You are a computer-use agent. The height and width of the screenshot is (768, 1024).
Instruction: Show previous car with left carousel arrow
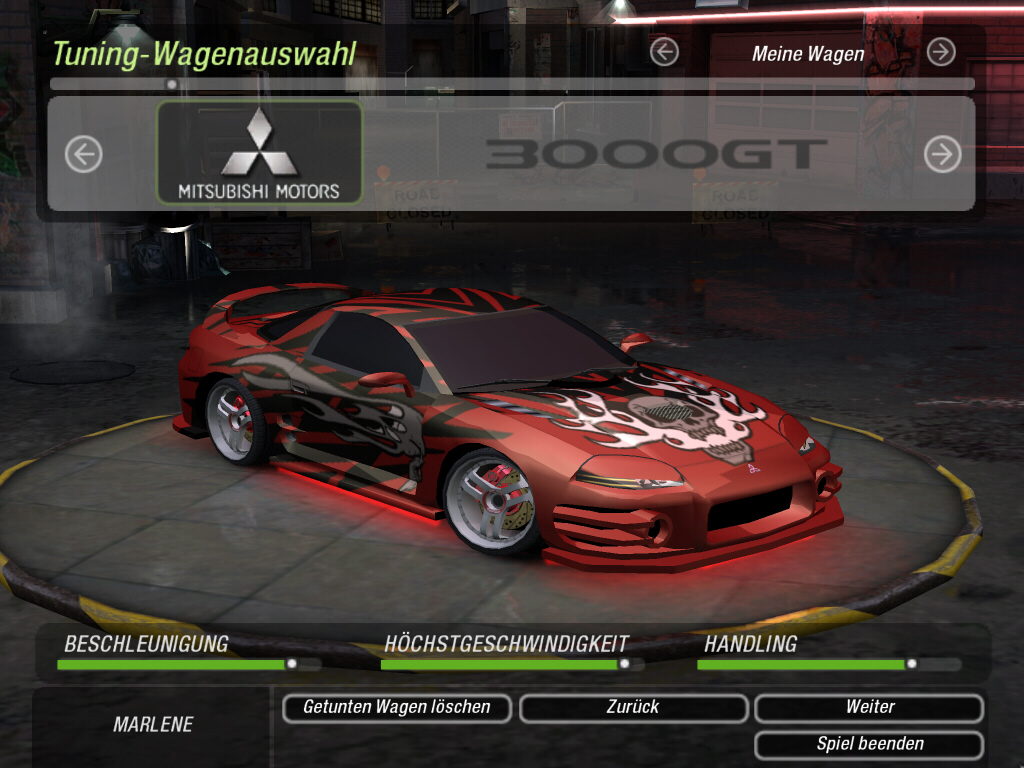coord(84,154)
